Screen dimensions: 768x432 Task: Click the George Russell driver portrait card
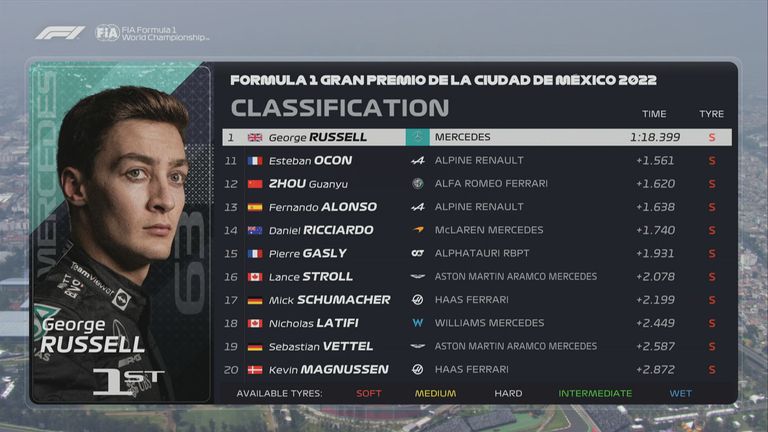[120, 232]
